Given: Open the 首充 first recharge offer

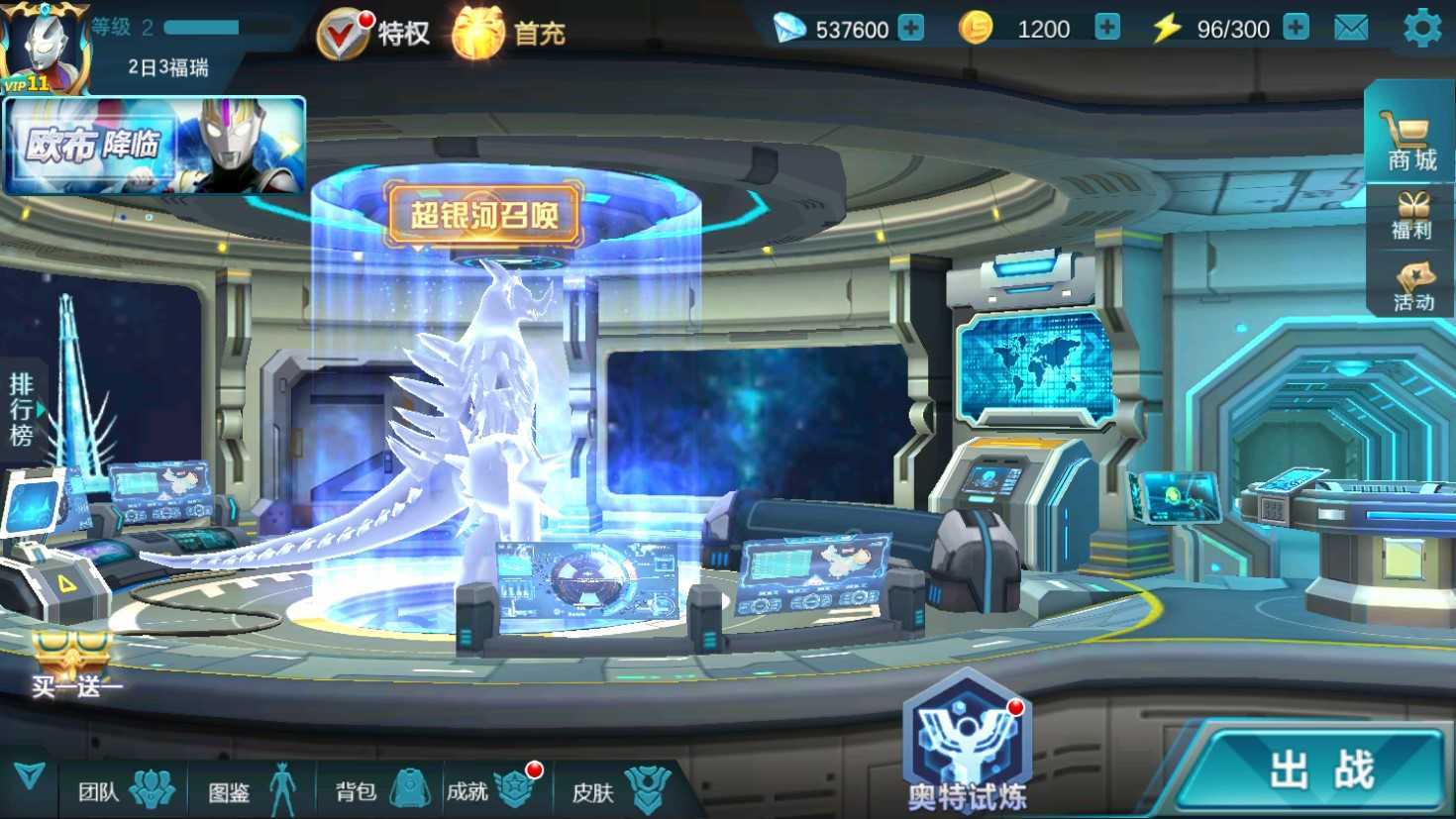Looking at the screenshot, I should (509, 34).
